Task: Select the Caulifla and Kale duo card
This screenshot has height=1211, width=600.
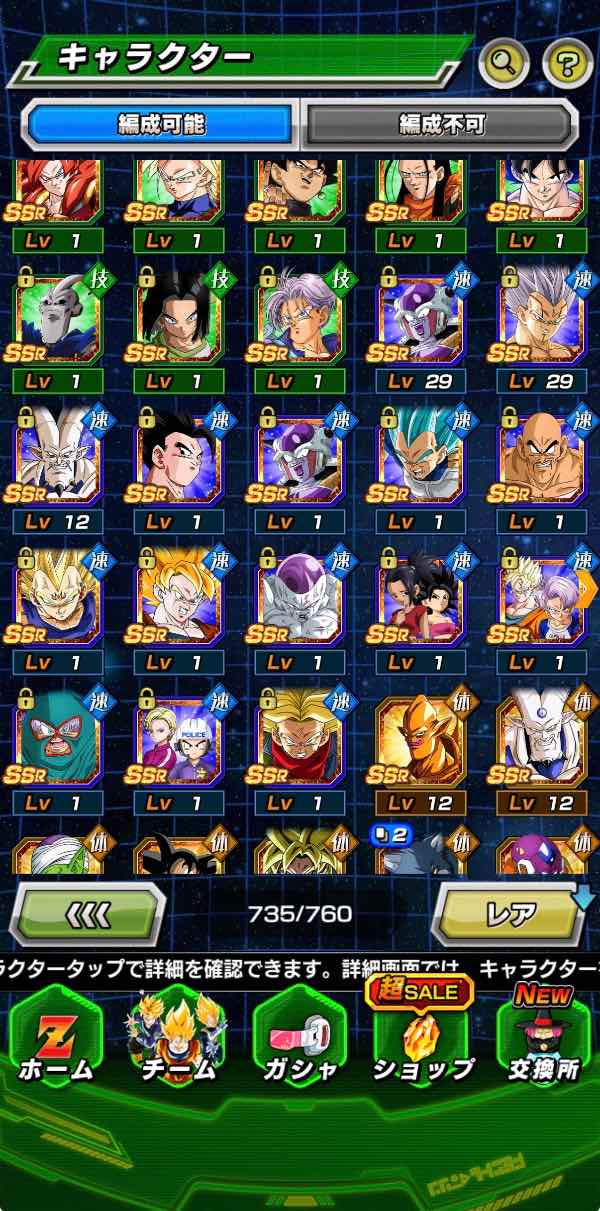Action: [x=420, y=597]
